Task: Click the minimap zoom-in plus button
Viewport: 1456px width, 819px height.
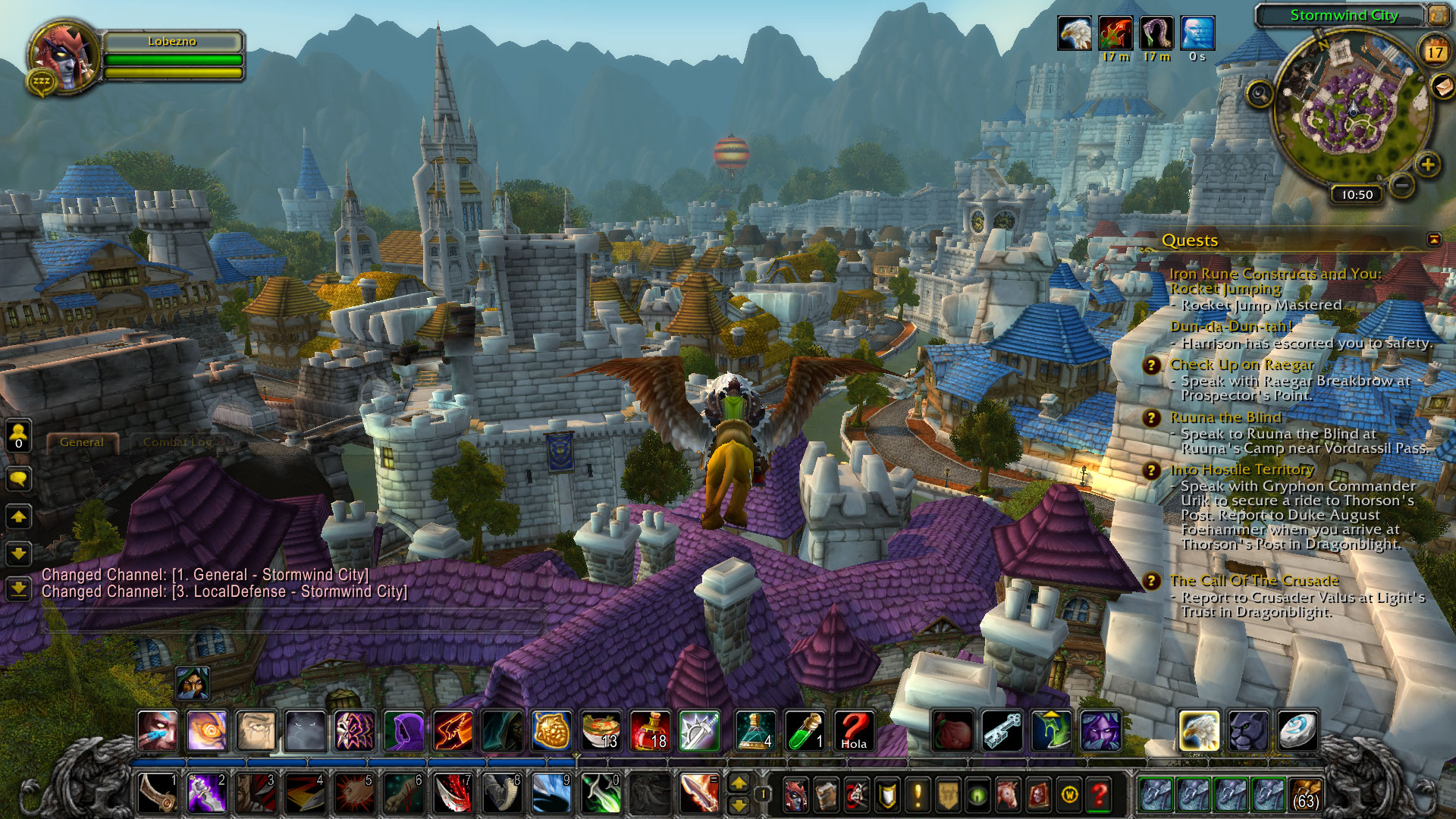Action: 1428,165
